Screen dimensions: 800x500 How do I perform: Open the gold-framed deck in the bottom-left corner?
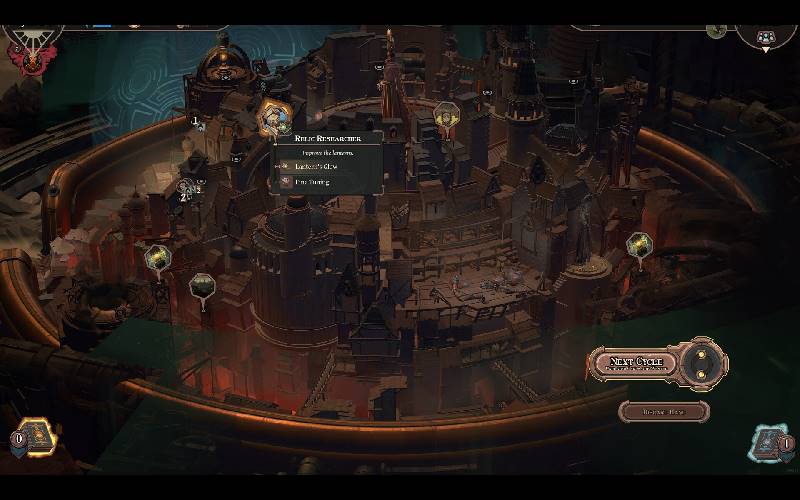coord(36,436)
